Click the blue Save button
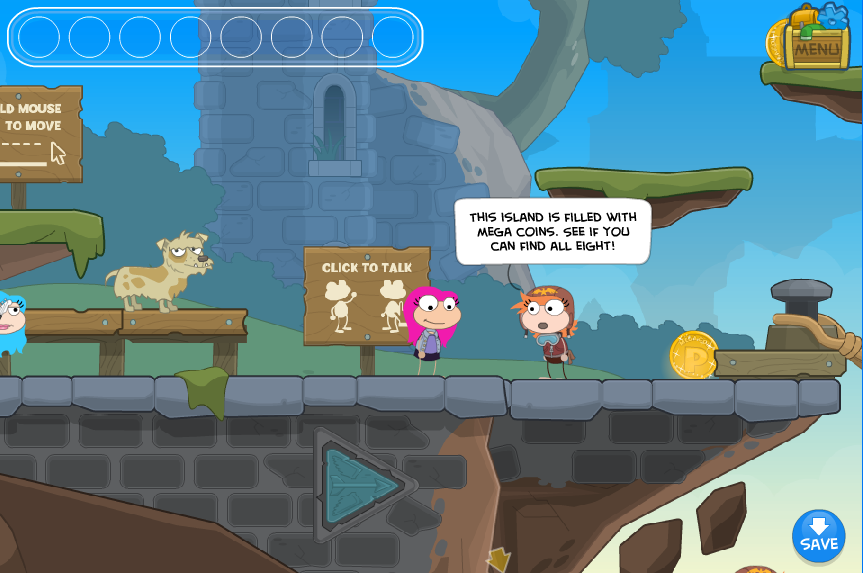 (x=818, y=535)
